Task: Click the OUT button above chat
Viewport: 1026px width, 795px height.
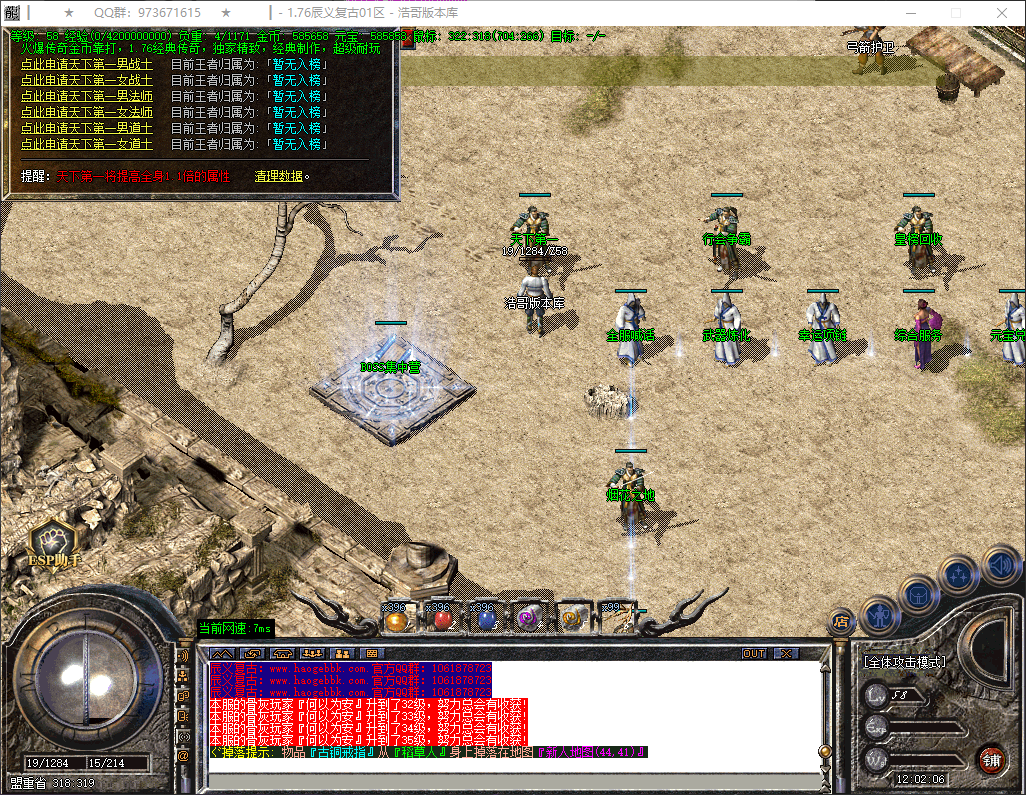Action: pyautogui.click(x=754, y=653)
